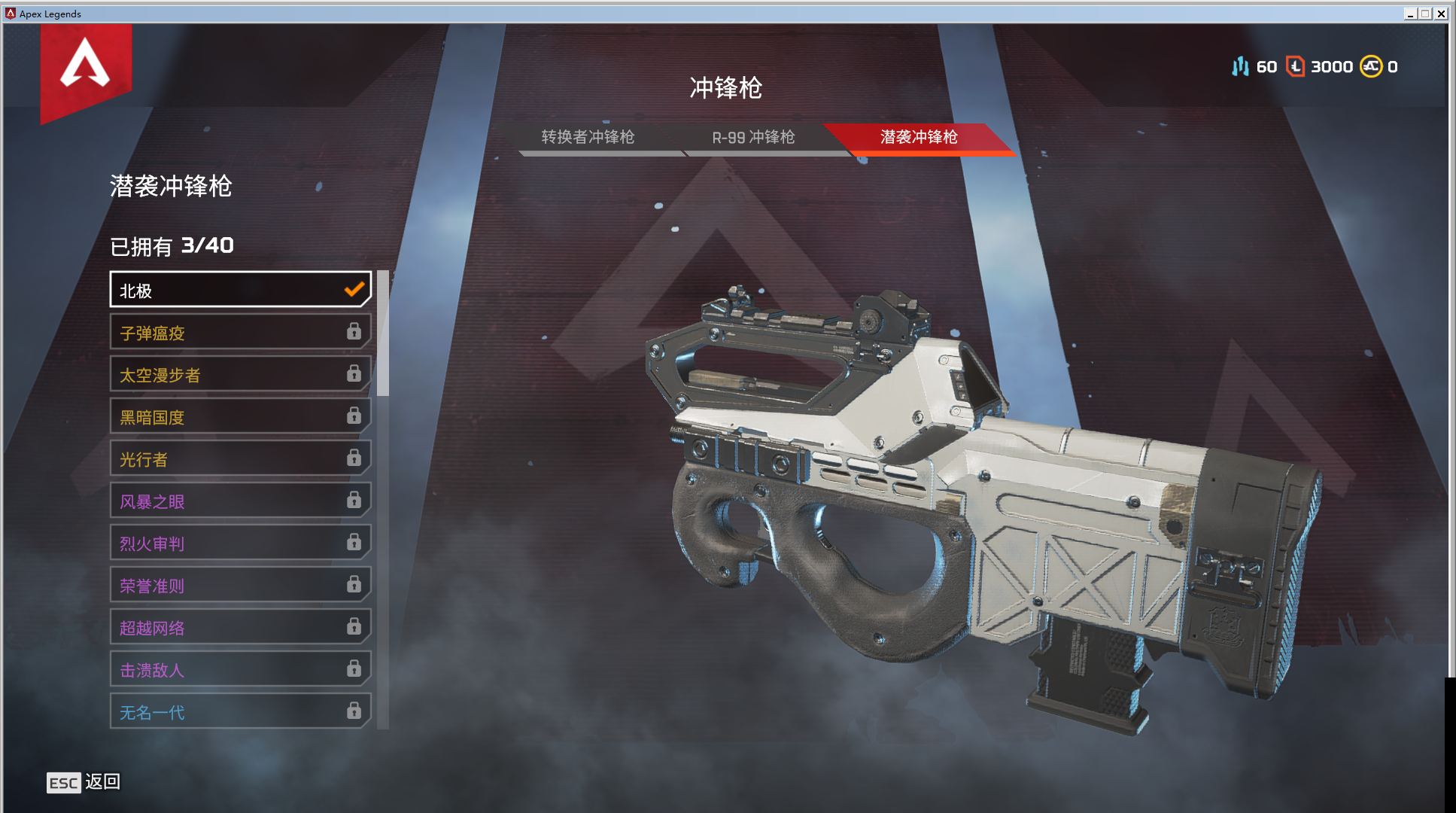Pick the 超越网络 skin
1456x813 pixels.
(240, 628)
